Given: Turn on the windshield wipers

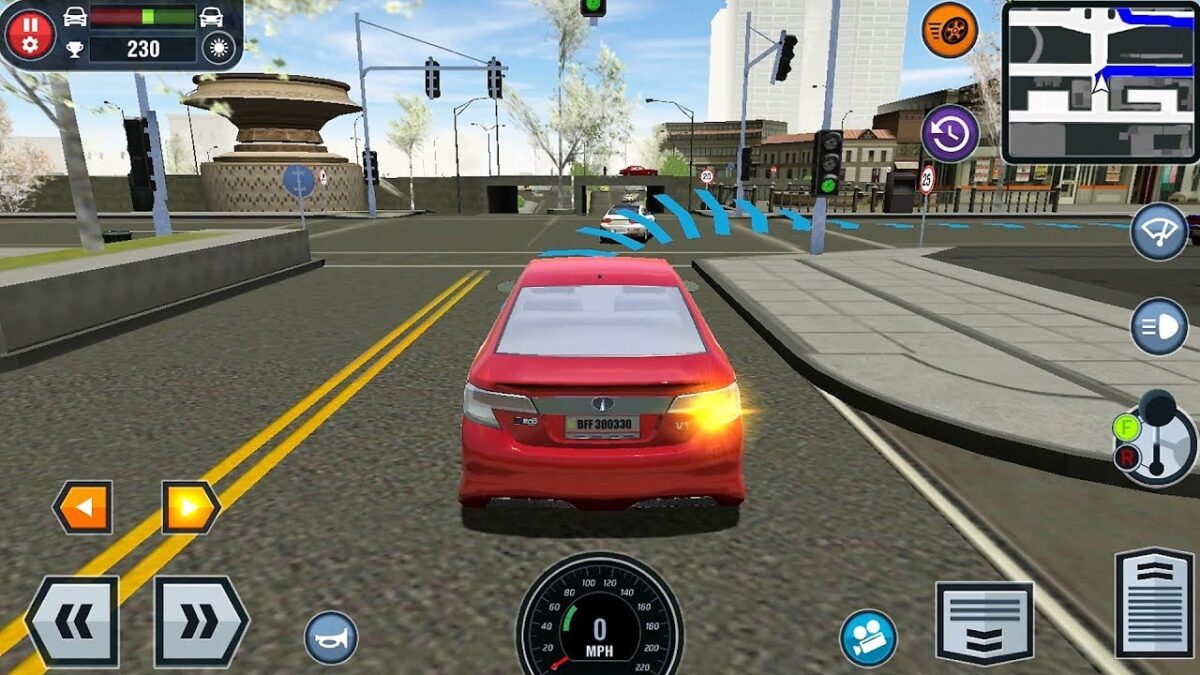Looking at the screenshot, I should point(1159,231).
